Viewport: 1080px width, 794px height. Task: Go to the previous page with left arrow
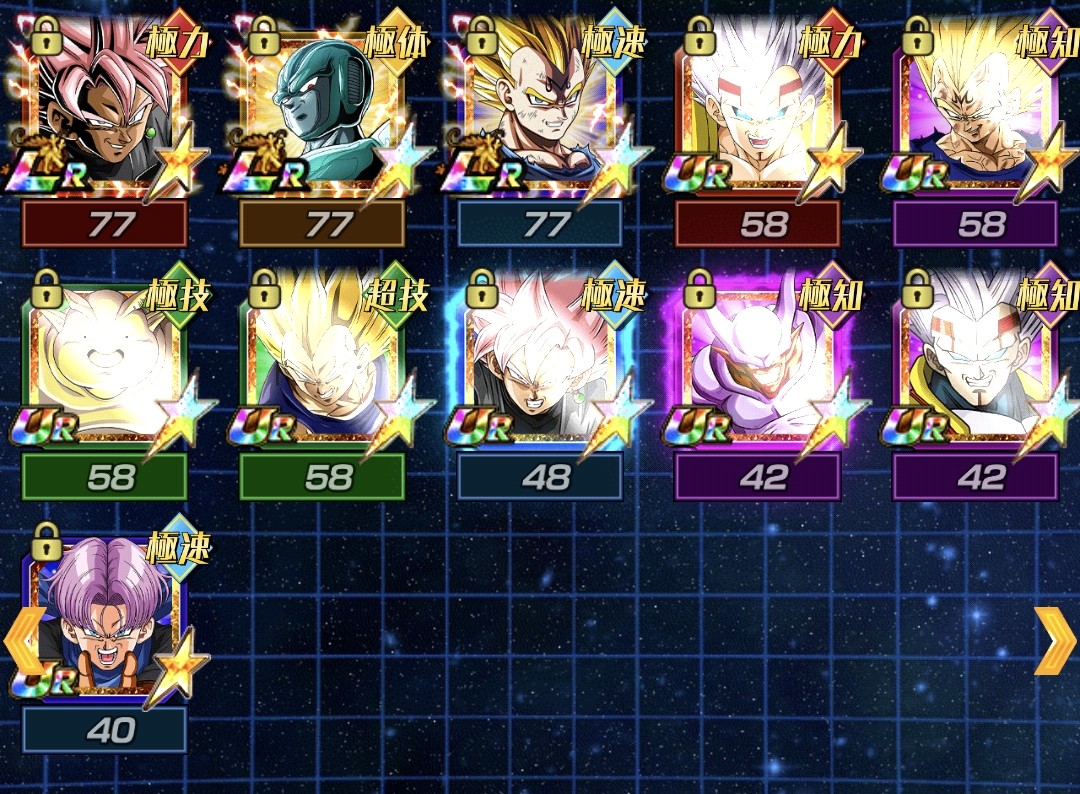(x=22, y=640)
